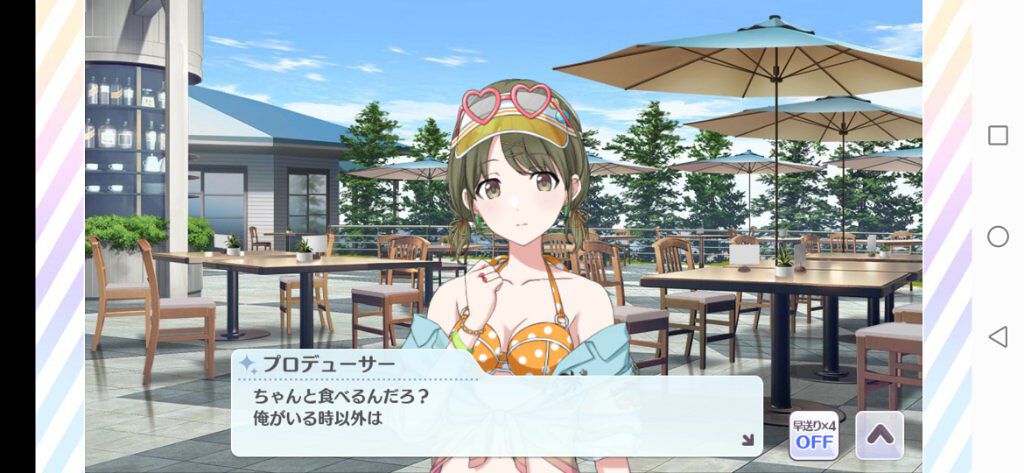This screenshot has height=473, width=1024.
Task: Open the menu with the up-arrow button
Action: (x=879, y=434)
